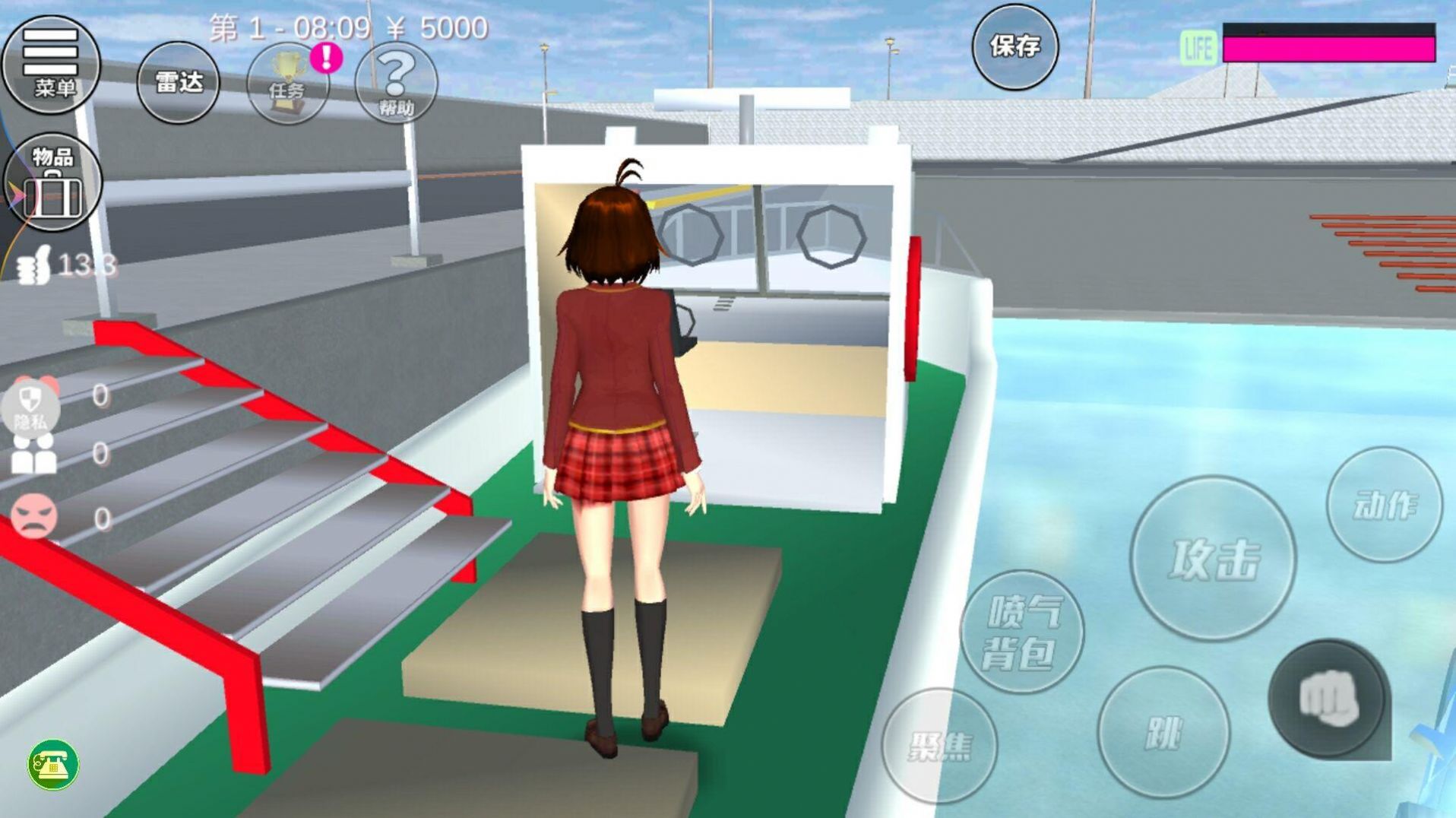Tap the fist punch button
This screenshot has width=1456, height=818.
(x=1328, y=699)
